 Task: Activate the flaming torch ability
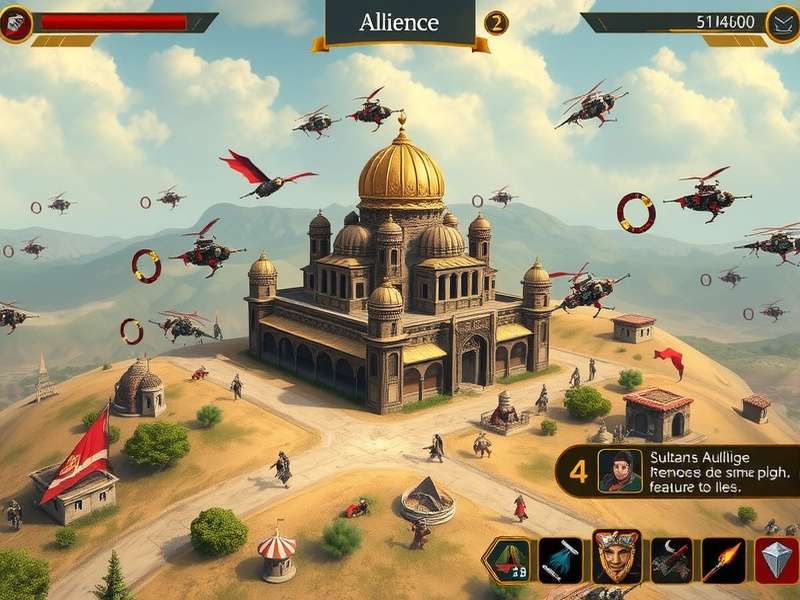tap(723, 560)
